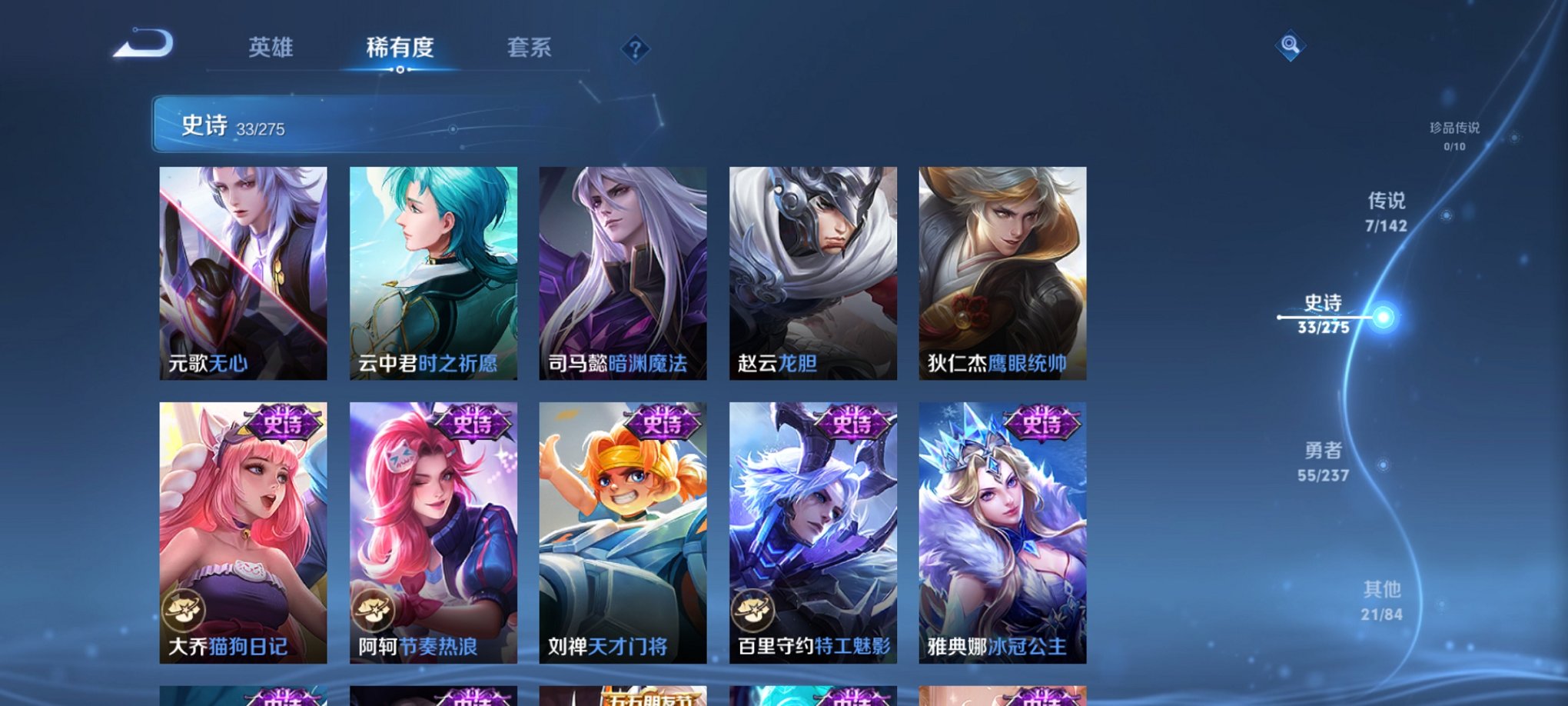Open the question mark help icon
The height and width of the screenshot is (706, 1568).
635,49
